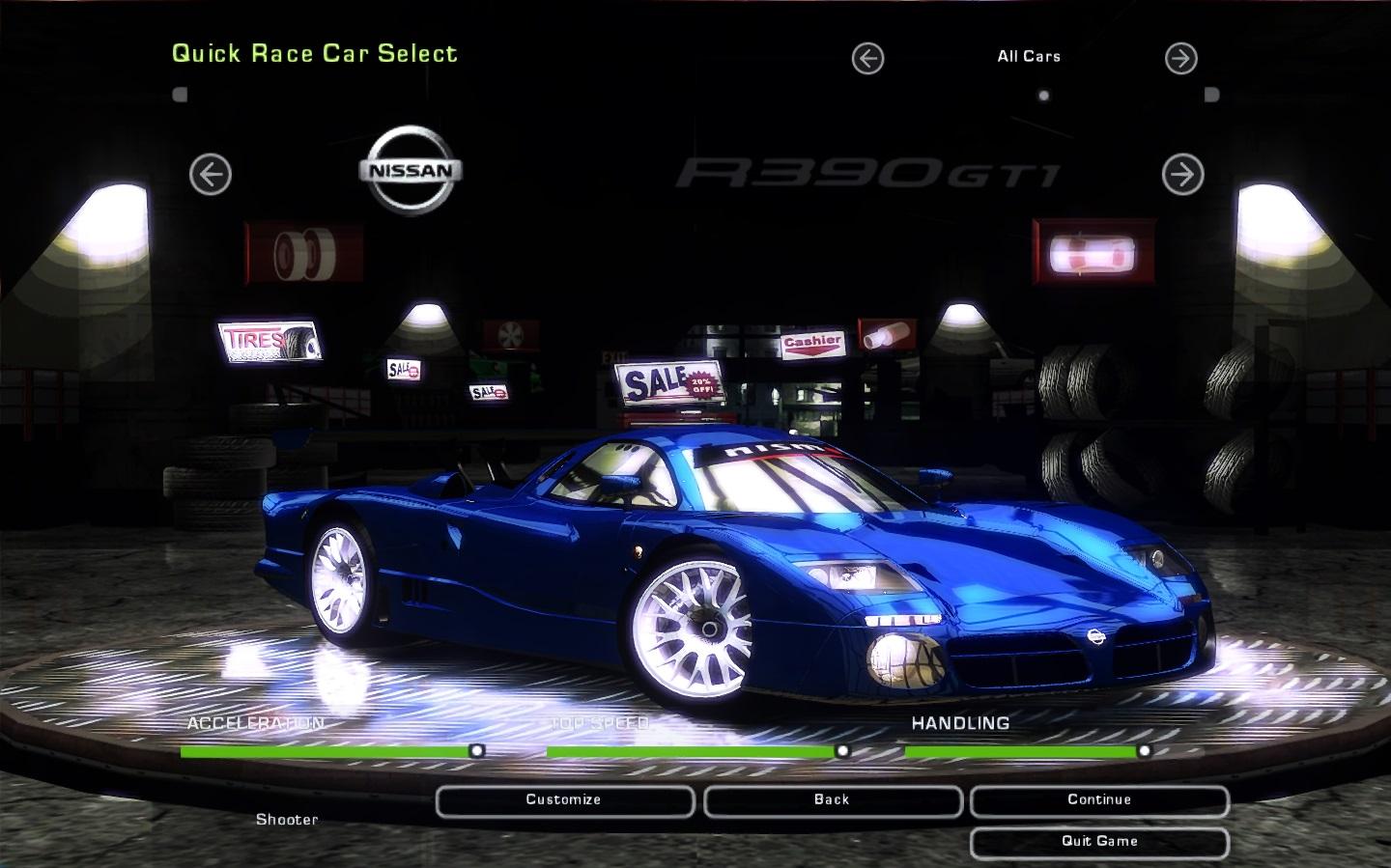Click the Nissan manufacturer logo
Image resolution: width=1391 pixels, height=868 pixels.
(x=412, y=170)
